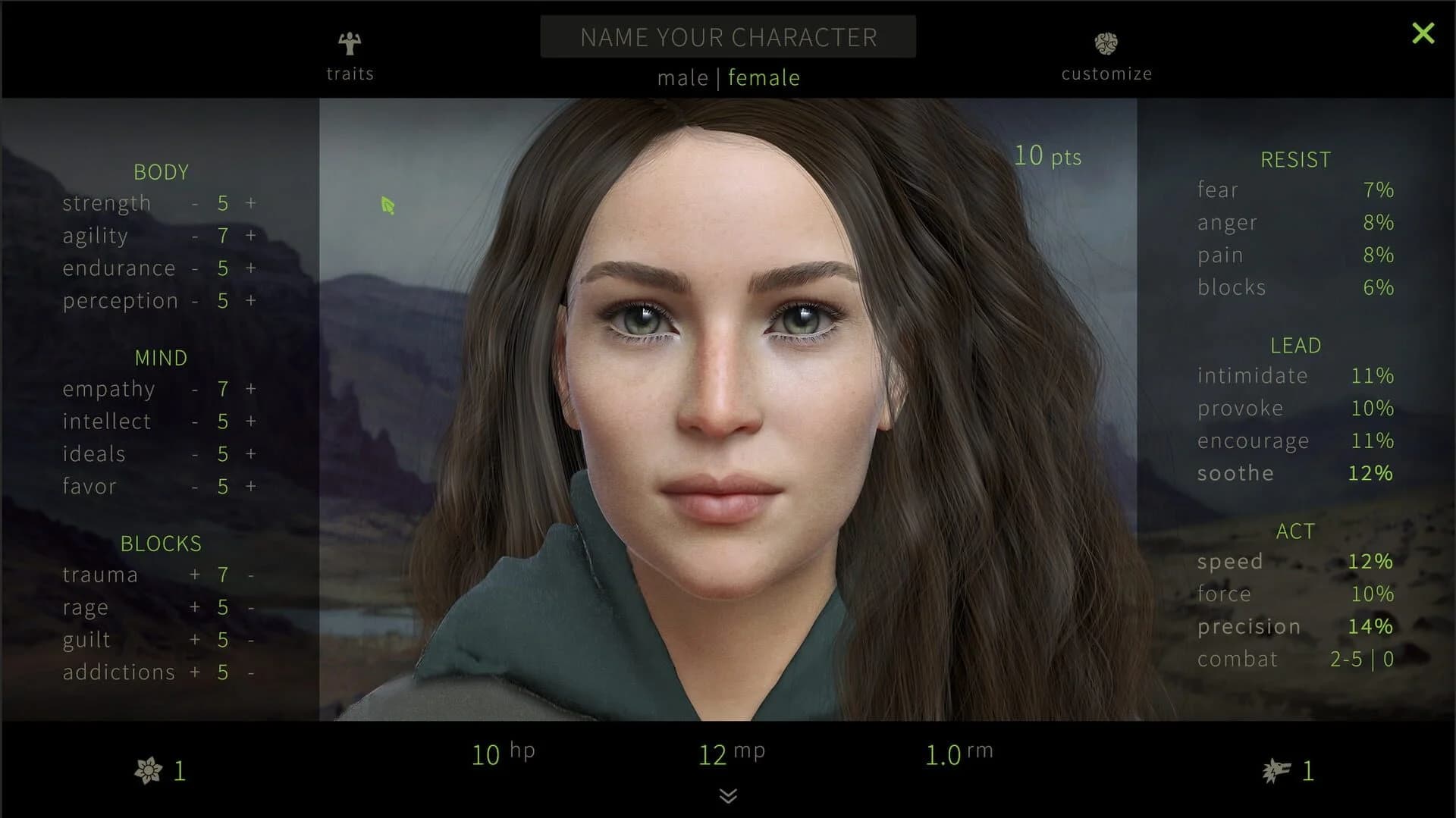Increase strength with its plus button
The image size is (1456, 818).
pyautogui.click(x=250, y=203)
